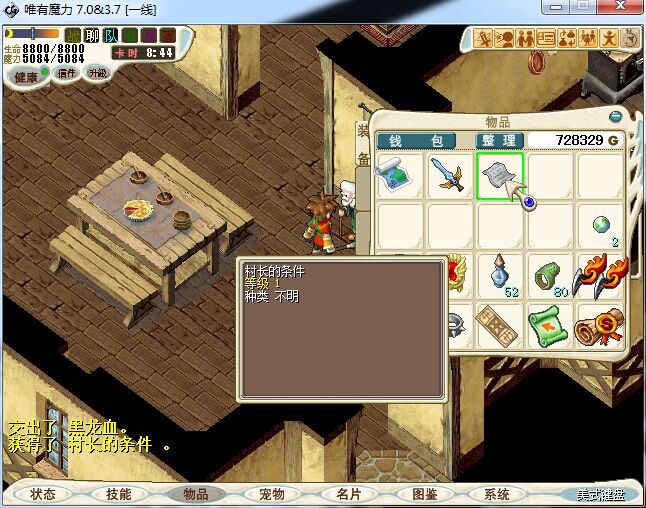Open the 宠物 pets menu
Image resolution: width=646 pixels, height=508 pixels.
click(271, 494)
